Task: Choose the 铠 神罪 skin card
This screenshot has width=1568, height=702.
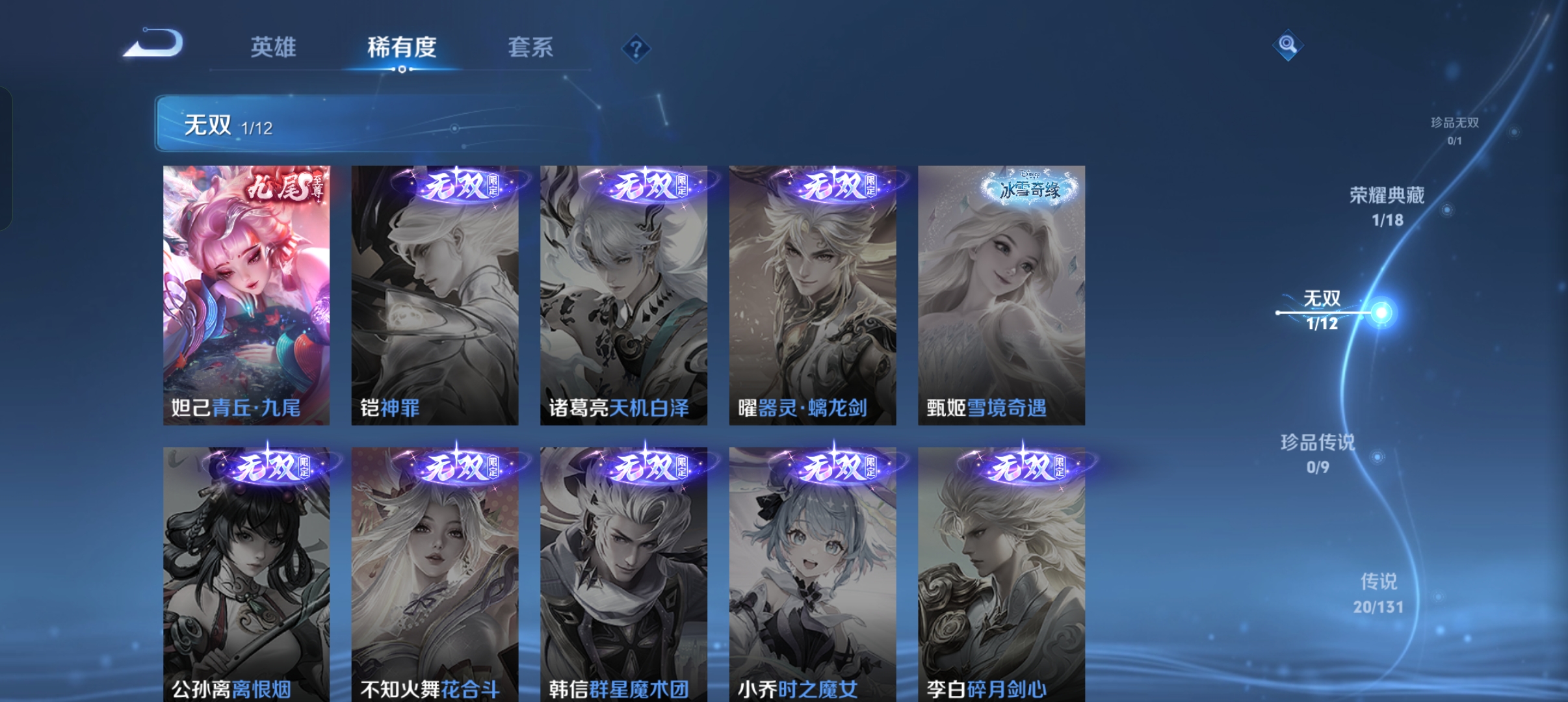Action: (x=435, y=296)
